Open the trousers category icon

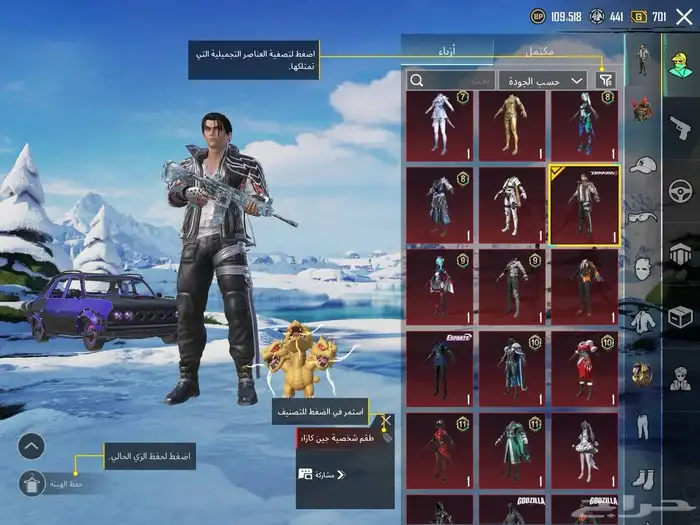642,426
